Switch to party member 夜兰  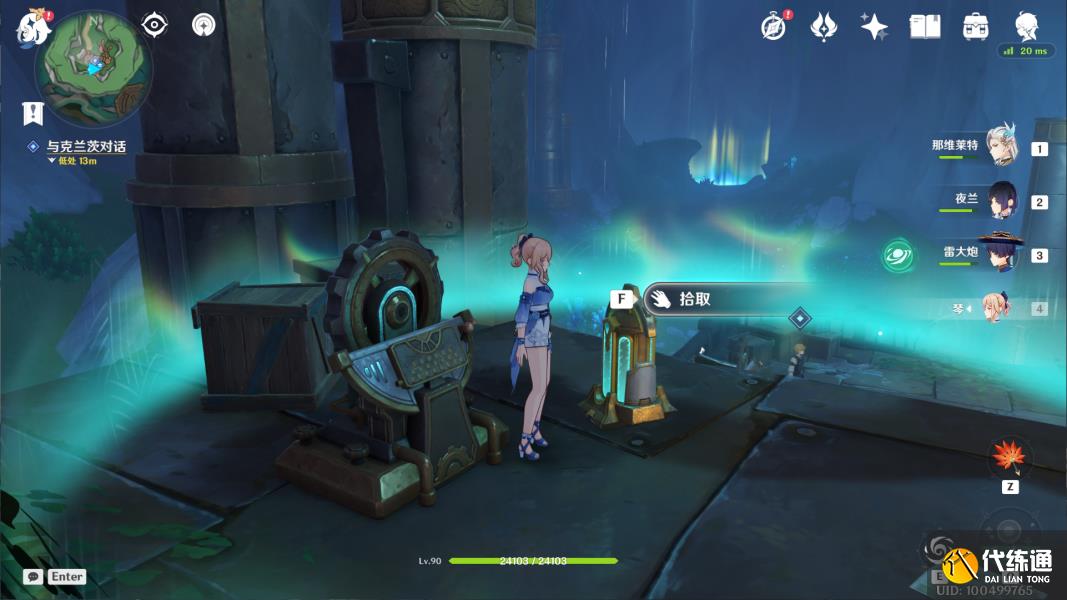[x=1001, y=200]
